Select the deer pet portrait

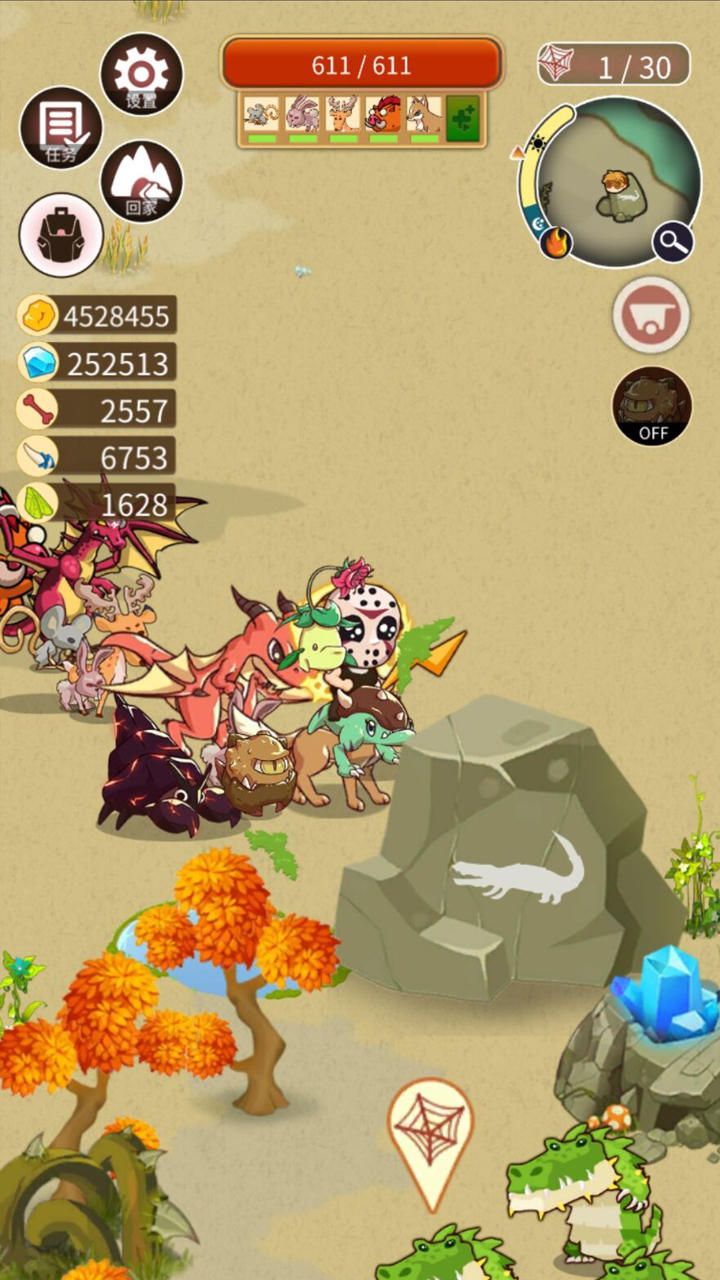click(343, 115)
